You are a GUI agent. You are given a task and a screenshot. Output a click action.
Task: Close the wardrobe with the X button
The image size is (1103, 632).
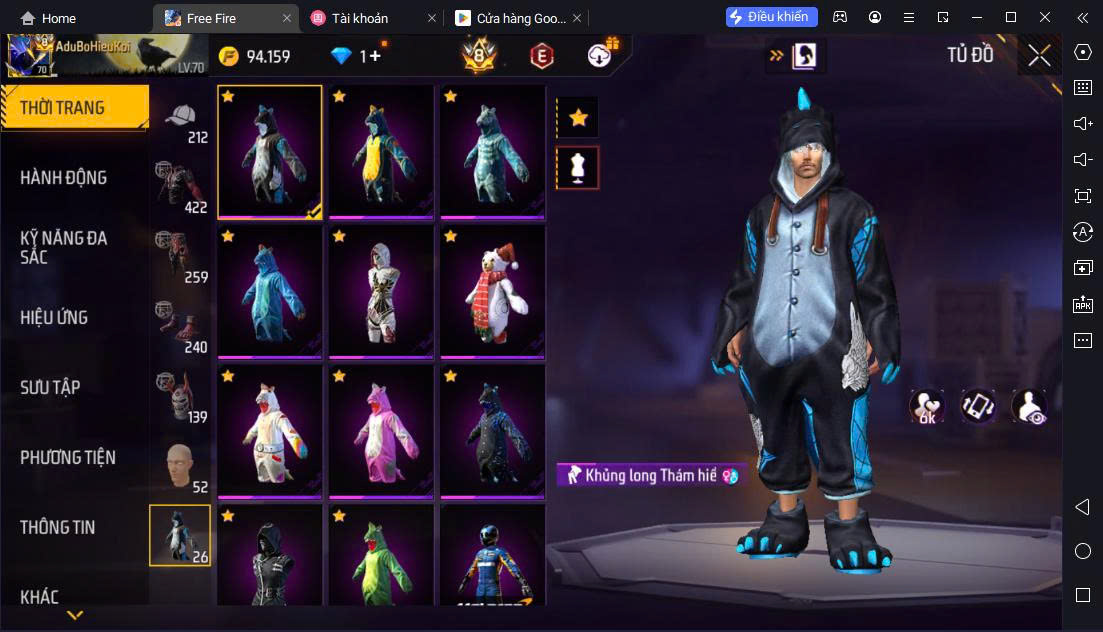1039,56
